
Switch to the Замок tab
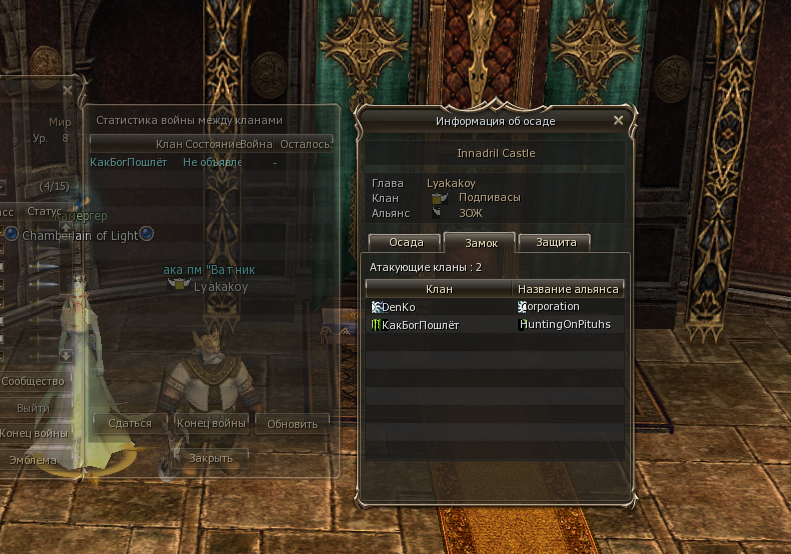point(479,242)
